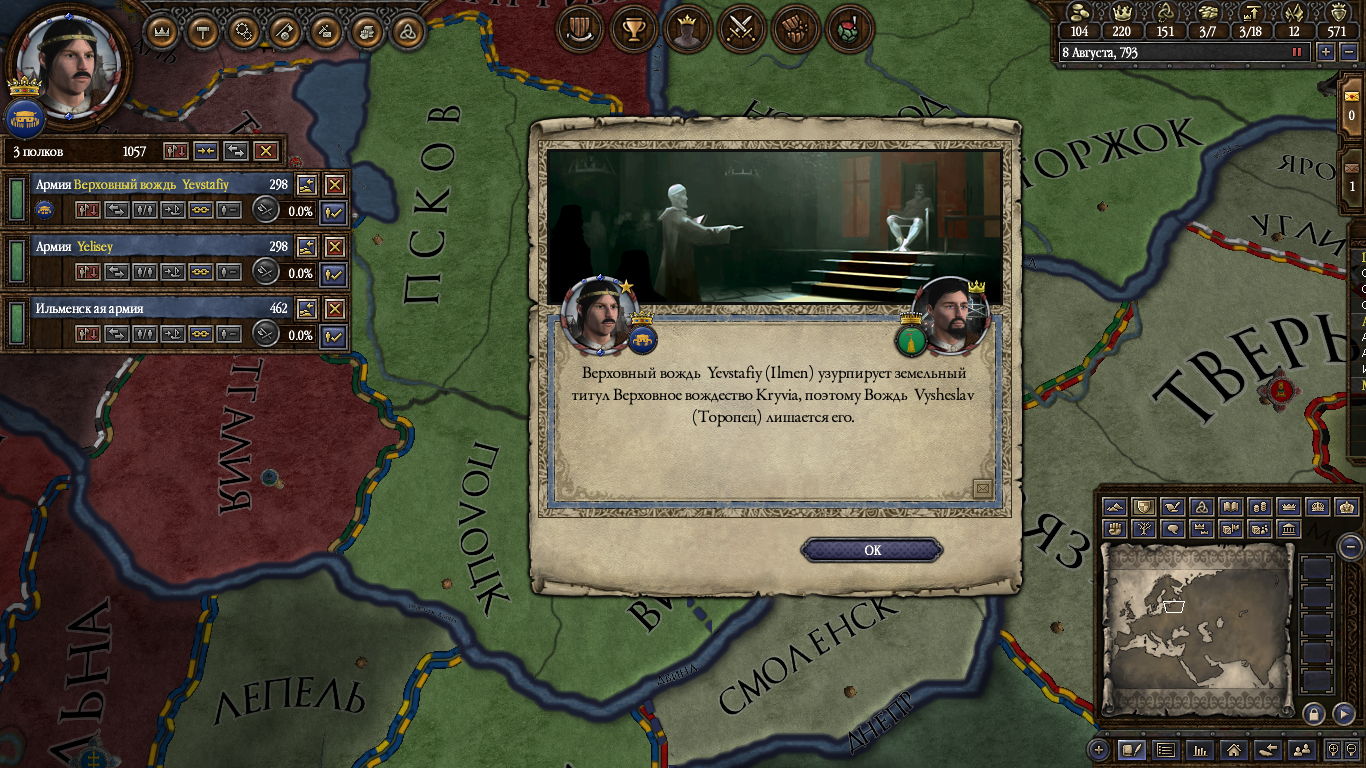Click the home capital button

point(1234,750)
